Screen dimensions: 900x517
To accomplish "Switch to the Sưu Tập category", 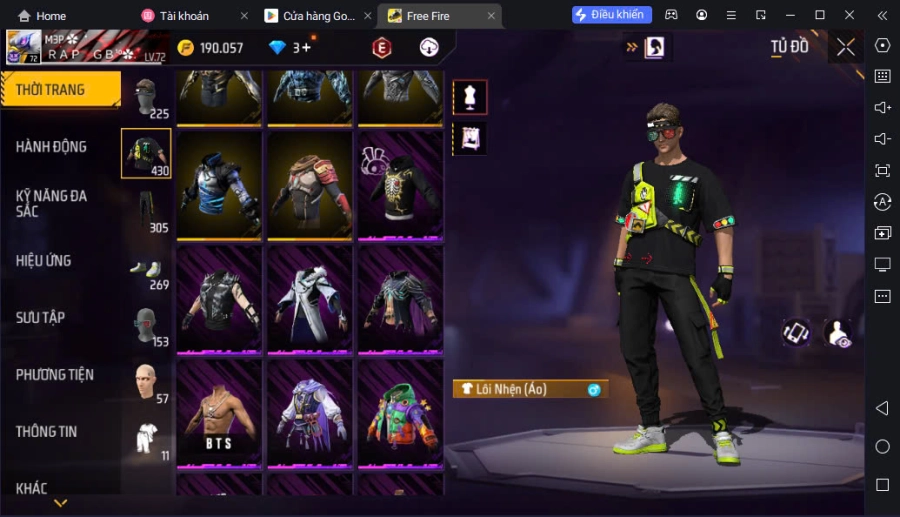I will [41, 318].
